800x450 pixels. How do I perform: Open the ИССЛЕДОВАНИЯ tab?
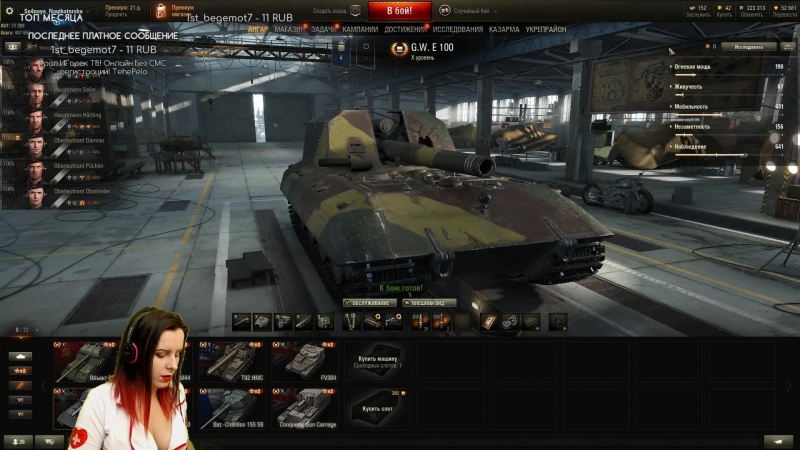tap(459, 30)
